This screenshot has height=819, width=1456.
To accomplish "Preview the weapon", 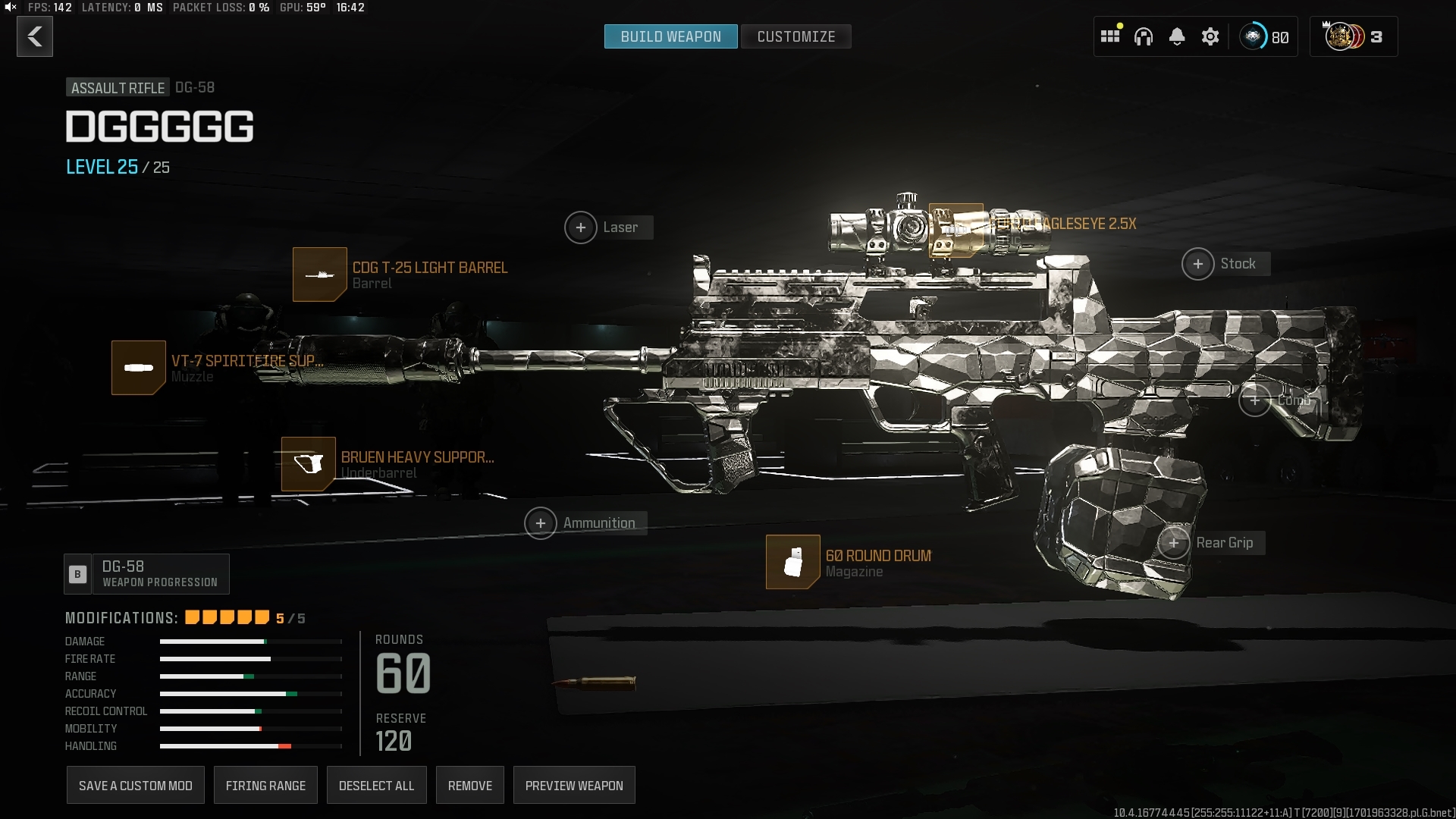I will (x=574, y=786).
